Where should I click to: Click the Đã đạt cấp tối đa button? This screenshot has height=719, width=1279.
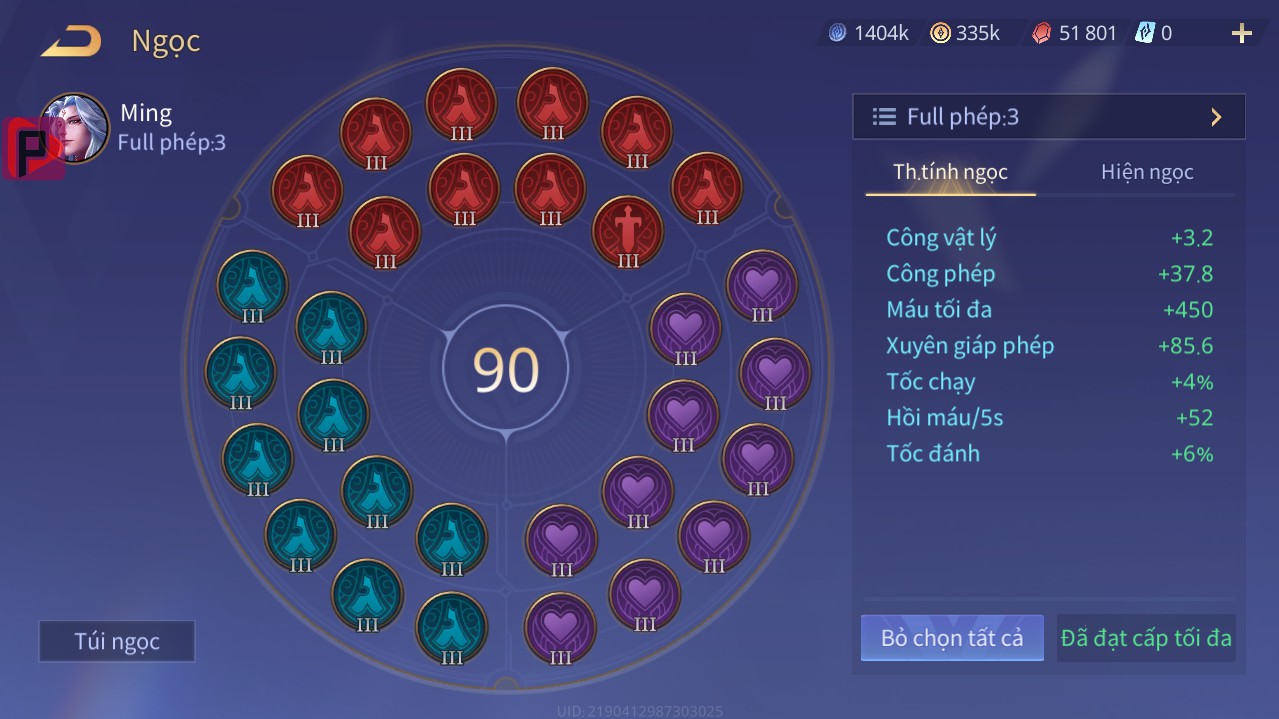1146,638
